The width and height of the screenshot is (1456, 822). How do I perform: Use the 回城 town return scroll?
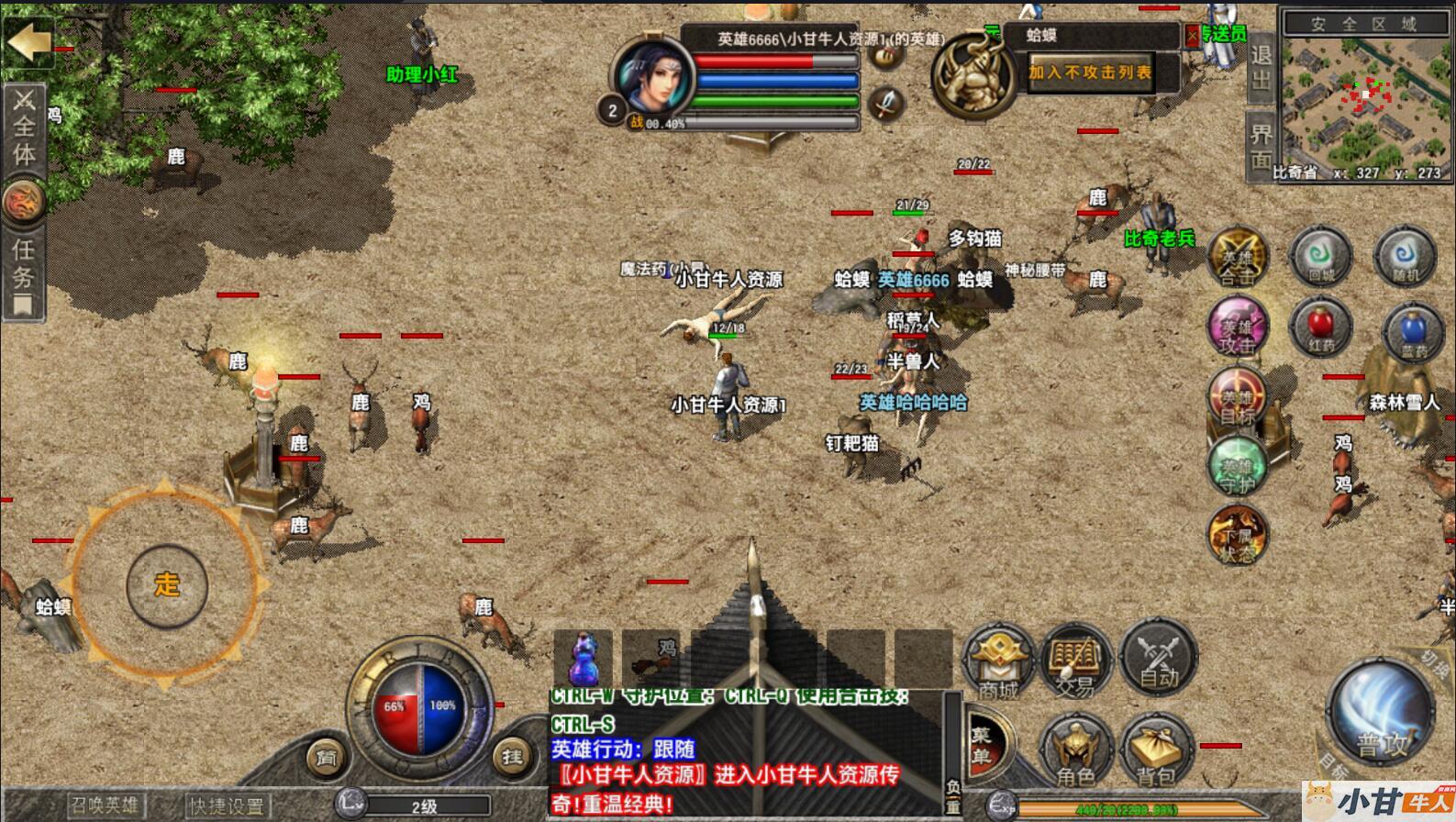tap(1320, 257)
